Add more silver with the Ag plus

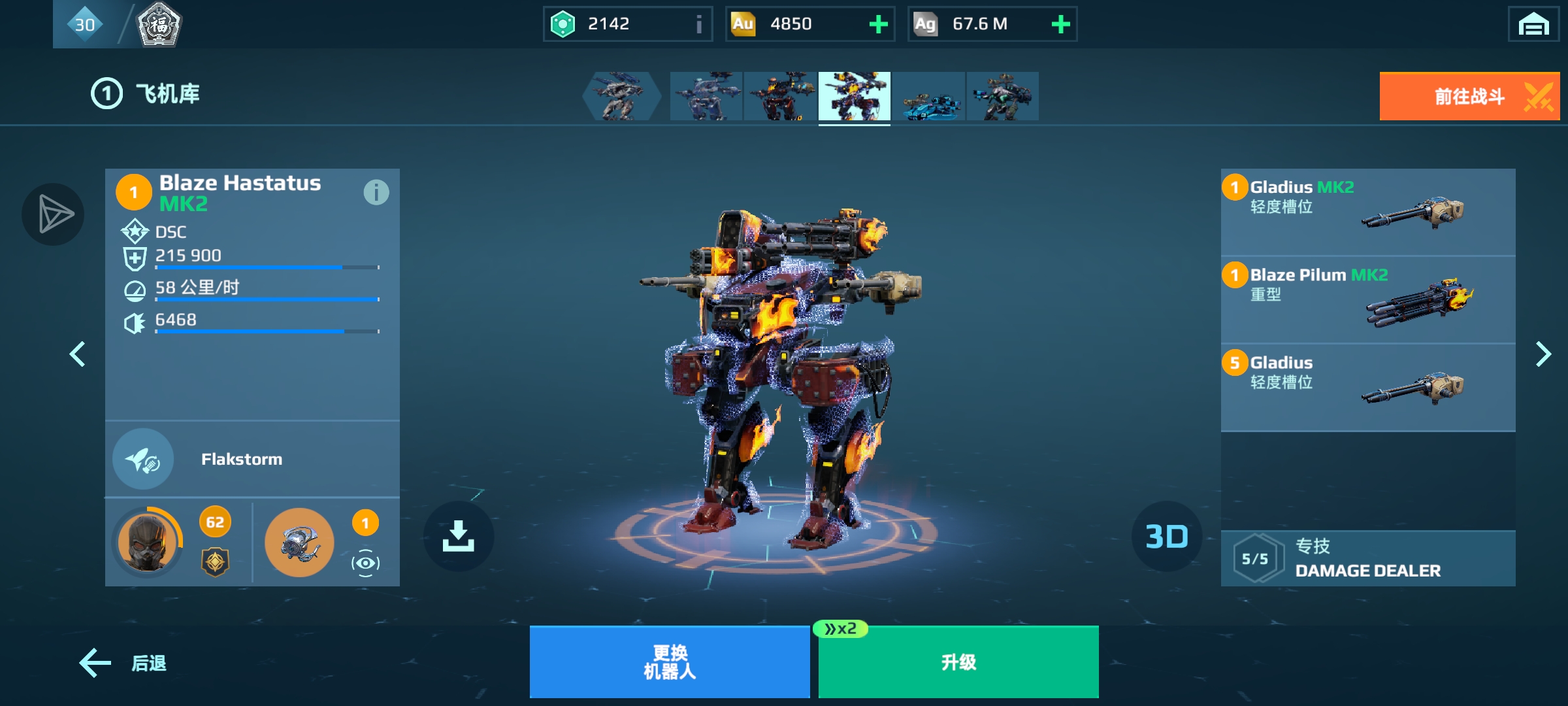[1060, 24]
